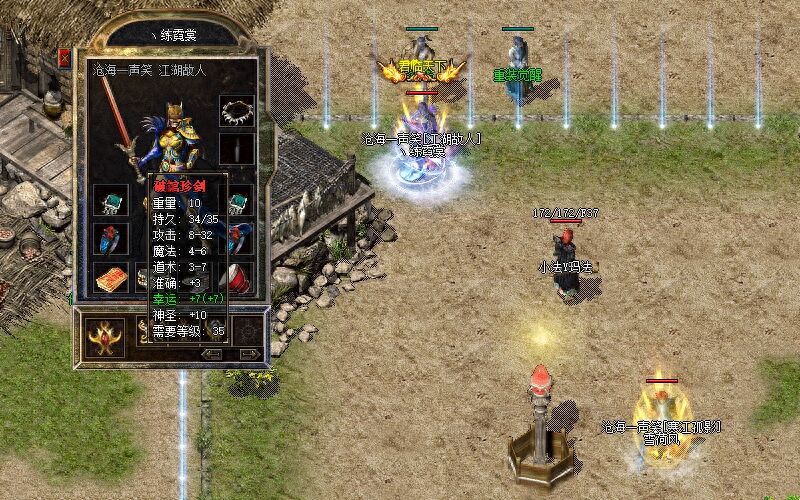Viewport: 800px width, 500px height.
Task: Select the spiked necklace equipment slot
Action: click(x=237, y=110)
